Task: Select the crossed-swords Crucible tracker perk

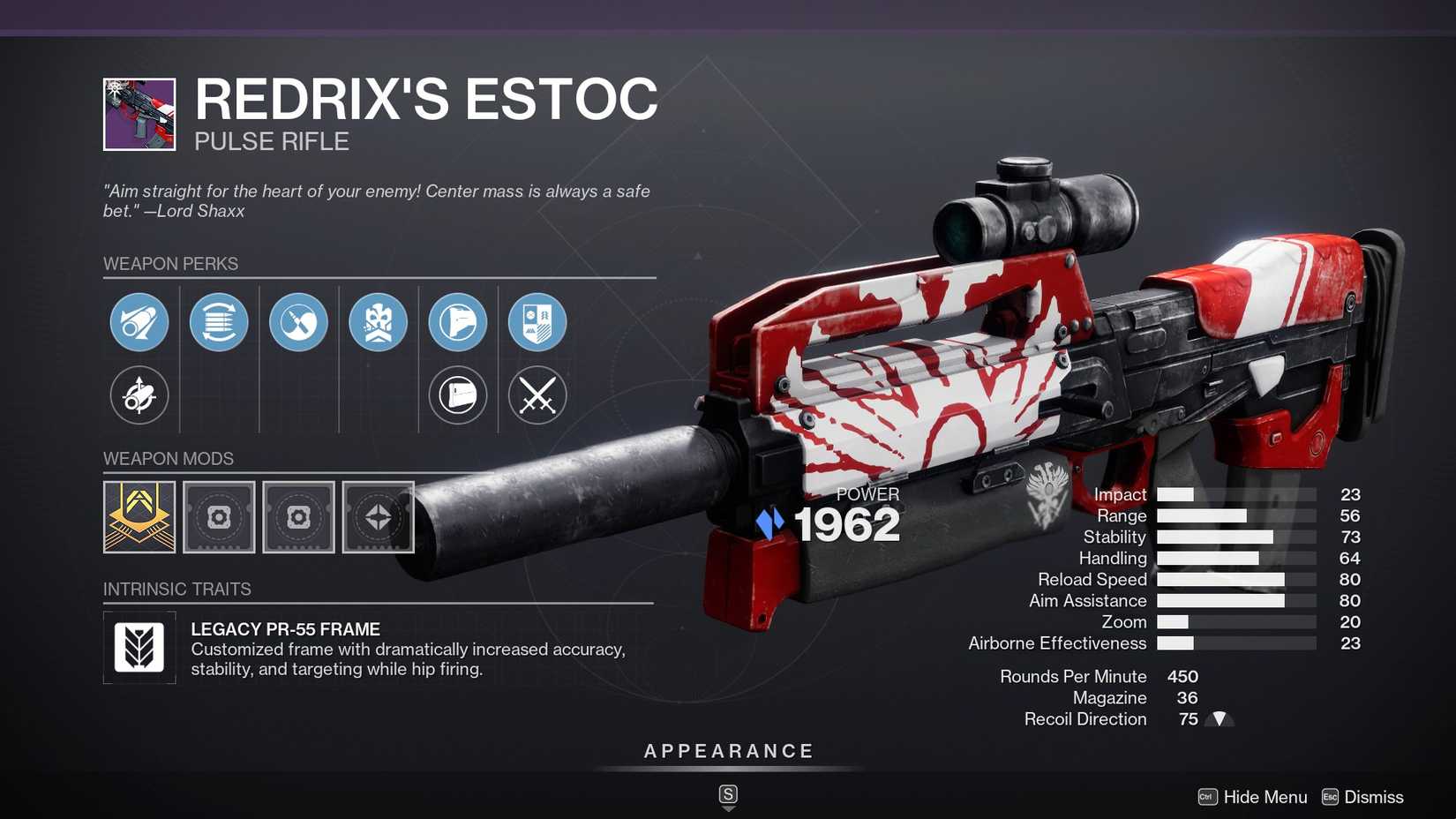Action: [537, 395]
